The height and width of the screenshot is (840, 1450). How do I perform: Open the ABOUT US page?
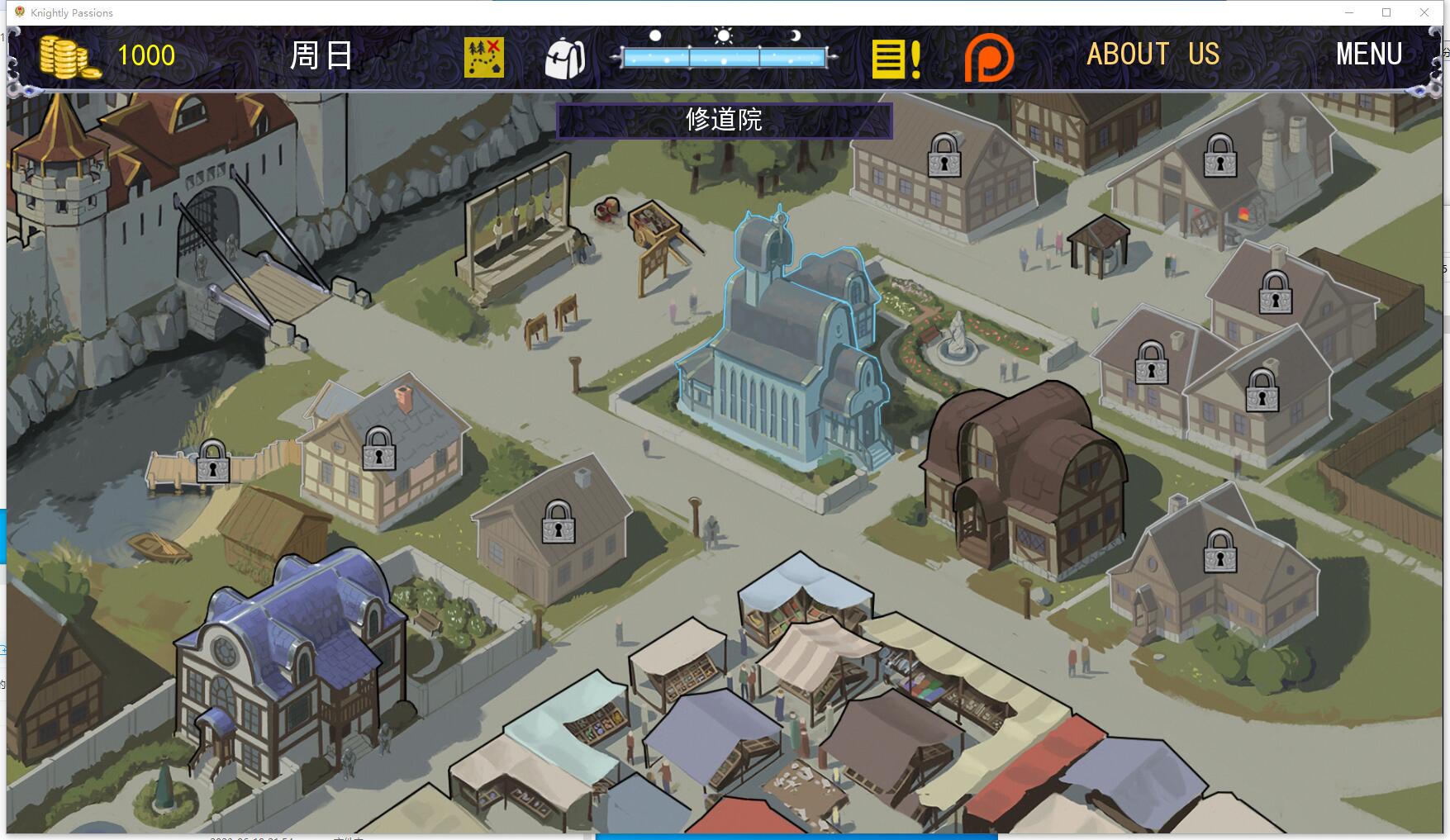[x=1153, y=55]
